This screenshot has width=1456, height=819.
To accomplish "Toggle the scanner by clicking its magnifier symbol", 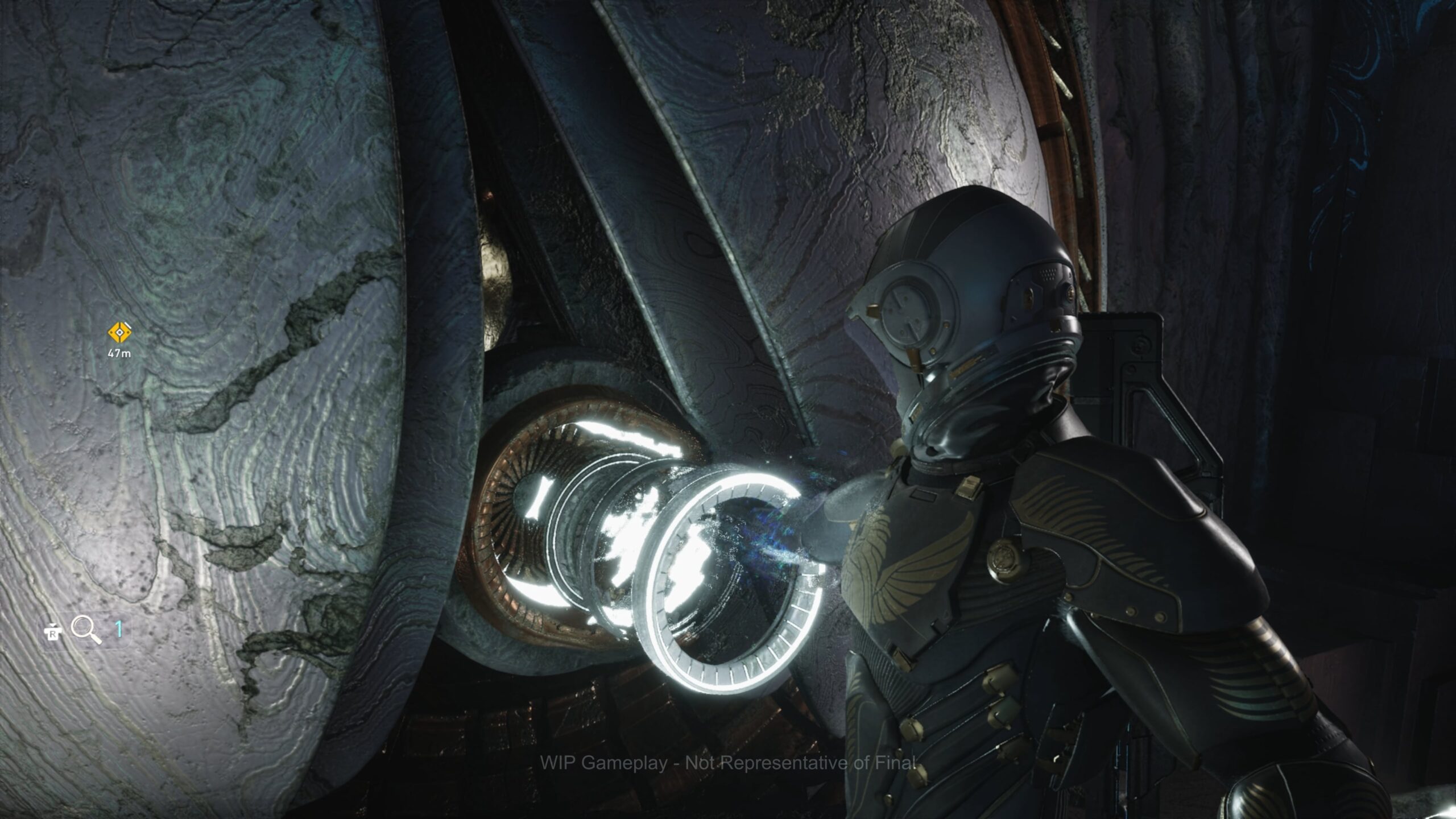I will (x=82, y=627).
